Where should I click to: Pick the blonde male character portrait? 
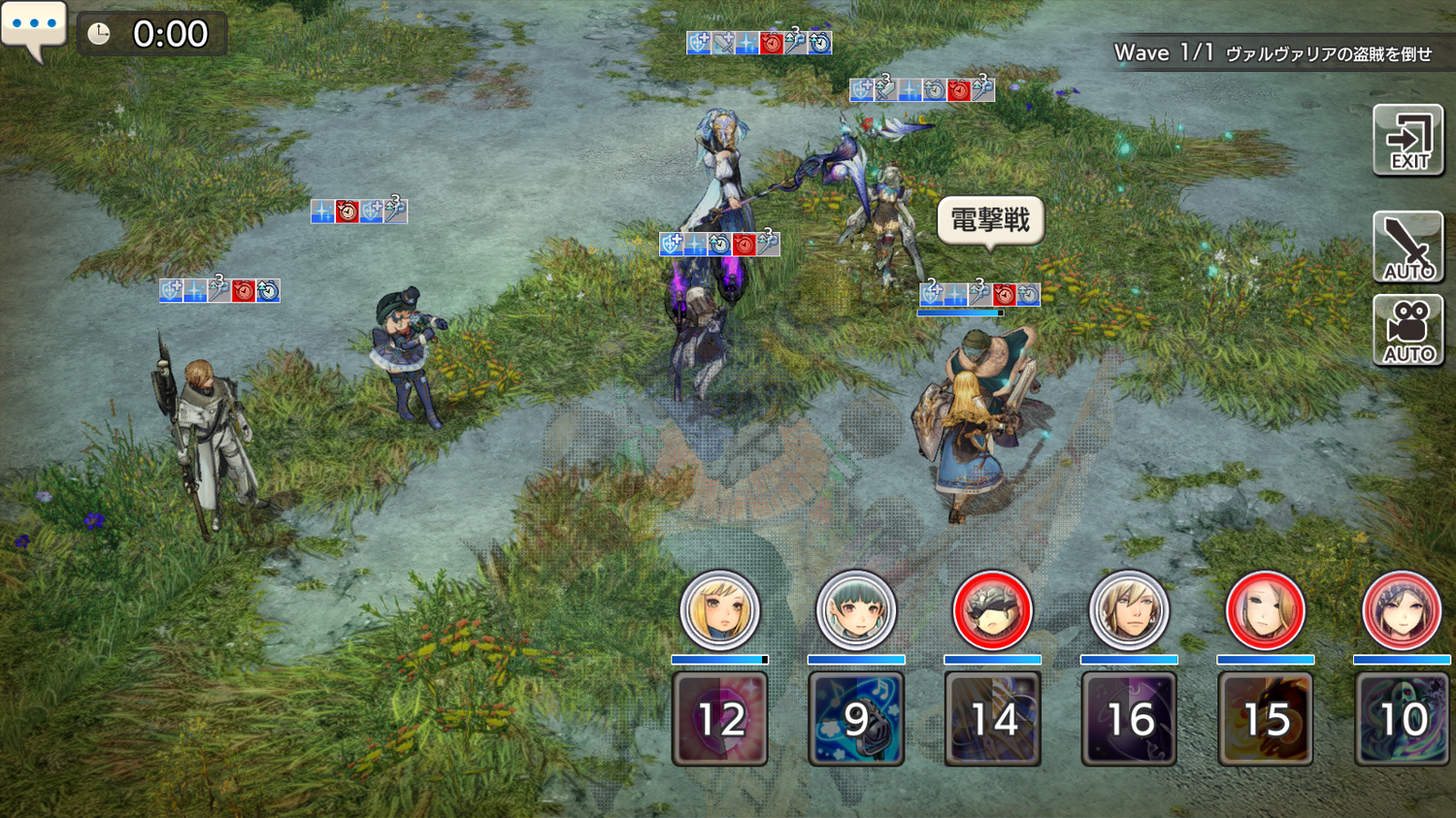coord(1128,611)
